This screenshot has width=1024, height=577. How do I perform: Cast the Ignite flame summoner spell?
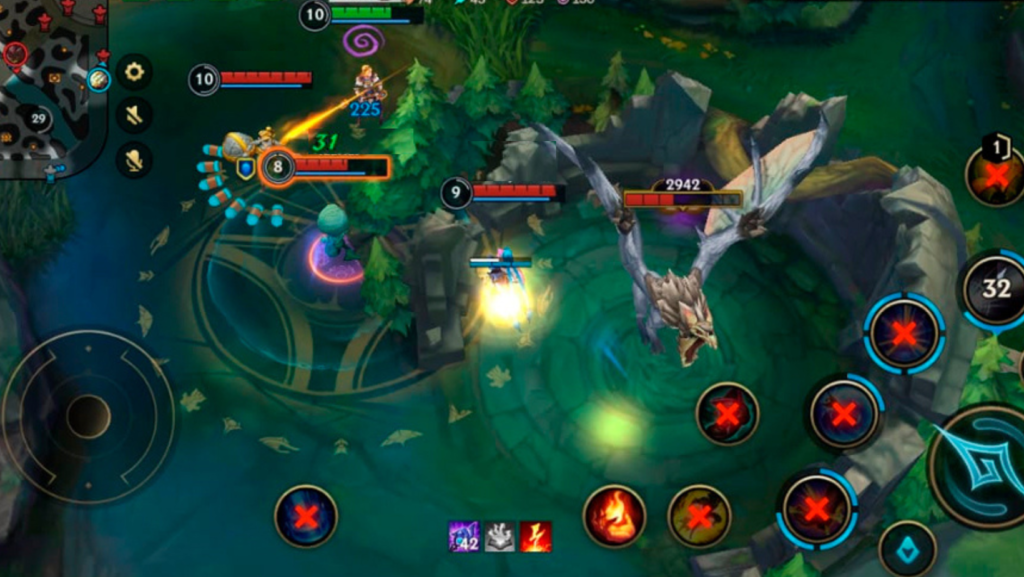click(614, 516)
